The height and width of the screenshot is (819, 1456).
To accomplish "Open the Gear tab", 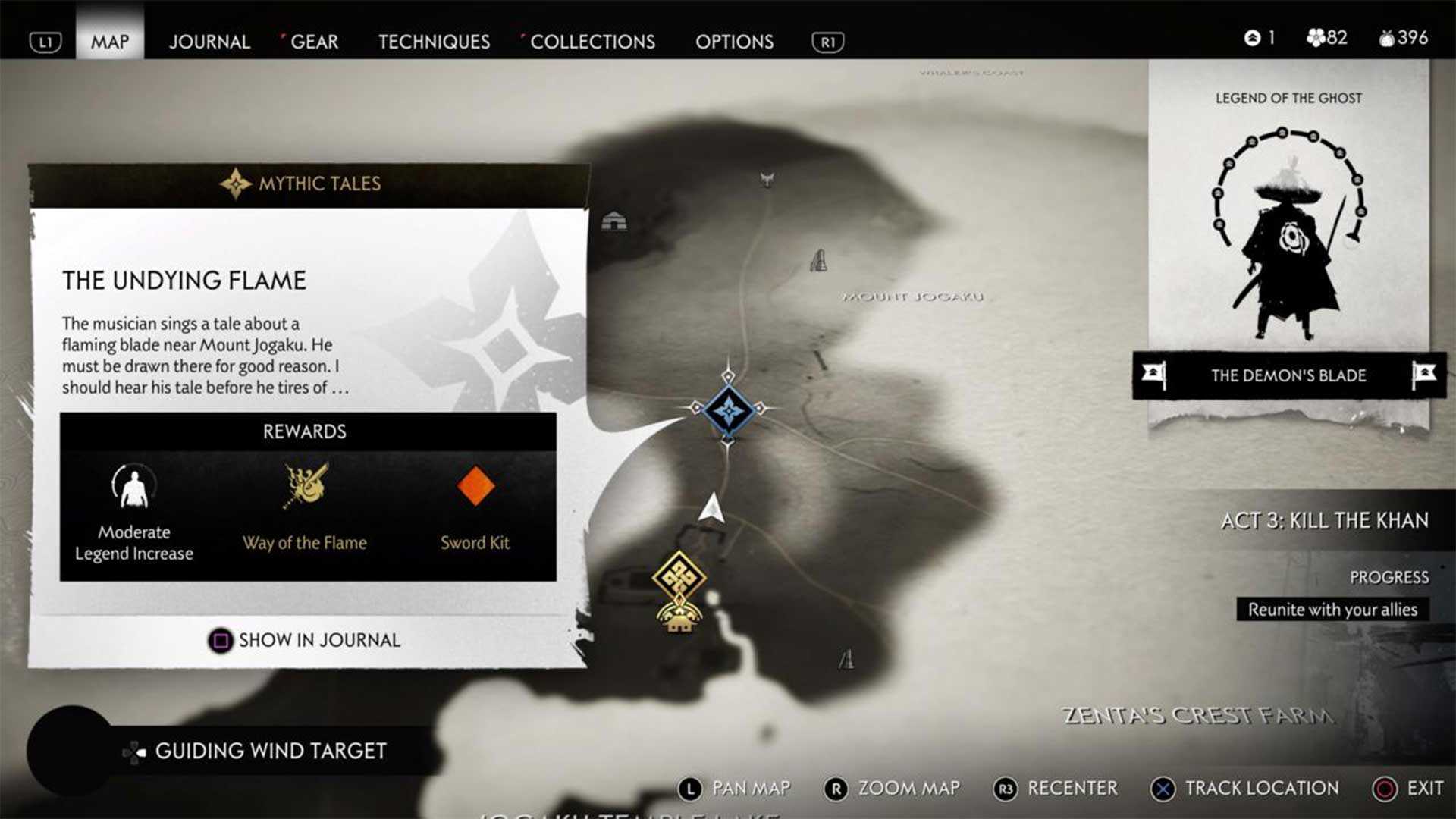I will pyautogui.click(x=314, y=42).
